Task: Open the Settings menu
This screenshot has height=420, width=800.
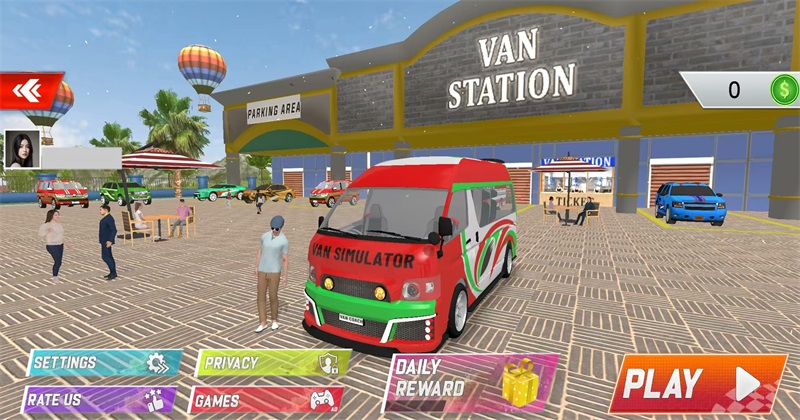Action: coord(104,362)
